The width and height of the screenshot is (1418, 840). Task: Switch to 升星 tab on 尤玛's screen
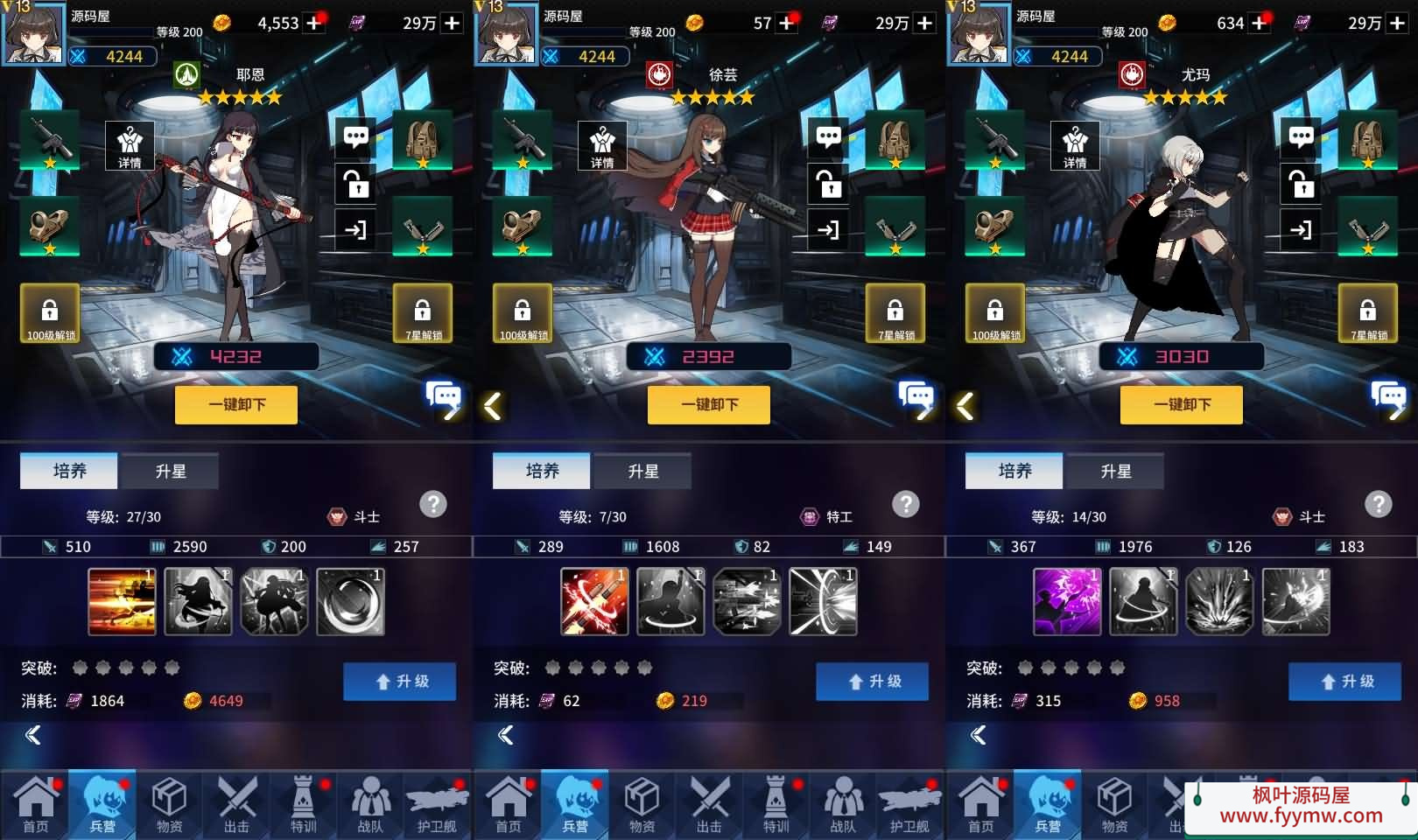click(x=1115, y=472)
